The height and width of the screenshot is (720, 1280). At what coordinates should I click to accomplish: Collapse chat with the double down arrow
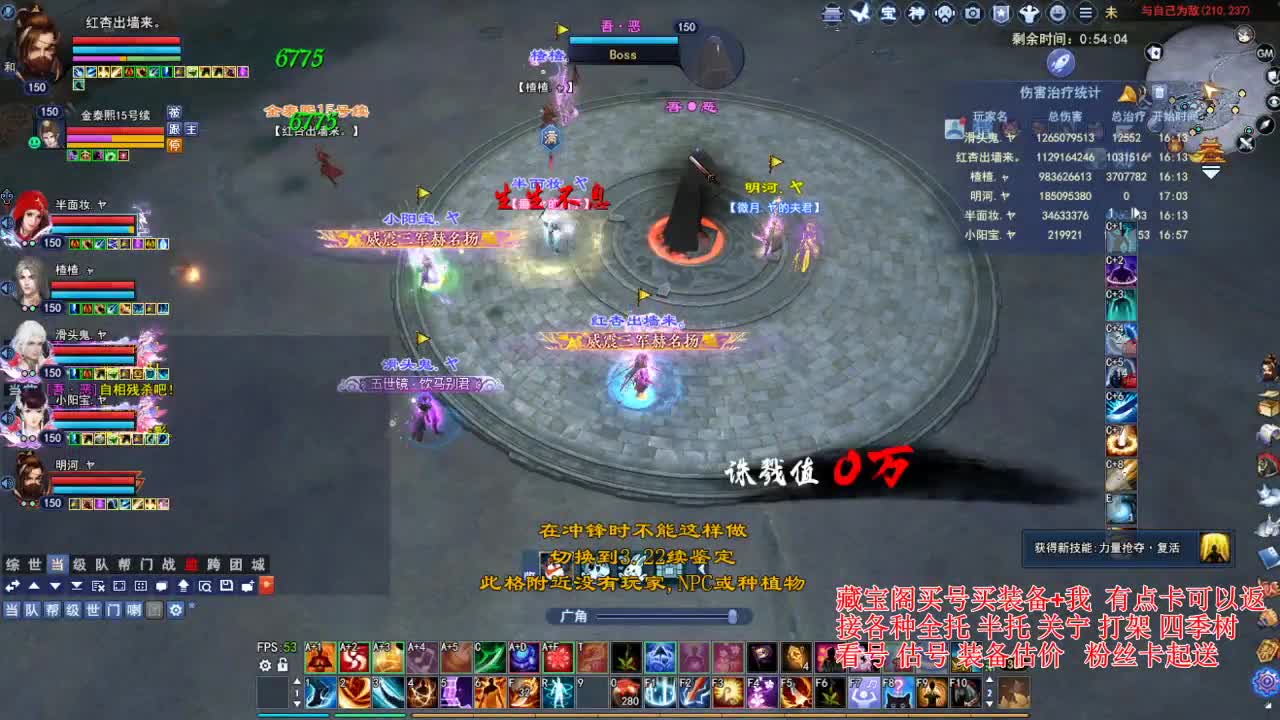(77, 585)
